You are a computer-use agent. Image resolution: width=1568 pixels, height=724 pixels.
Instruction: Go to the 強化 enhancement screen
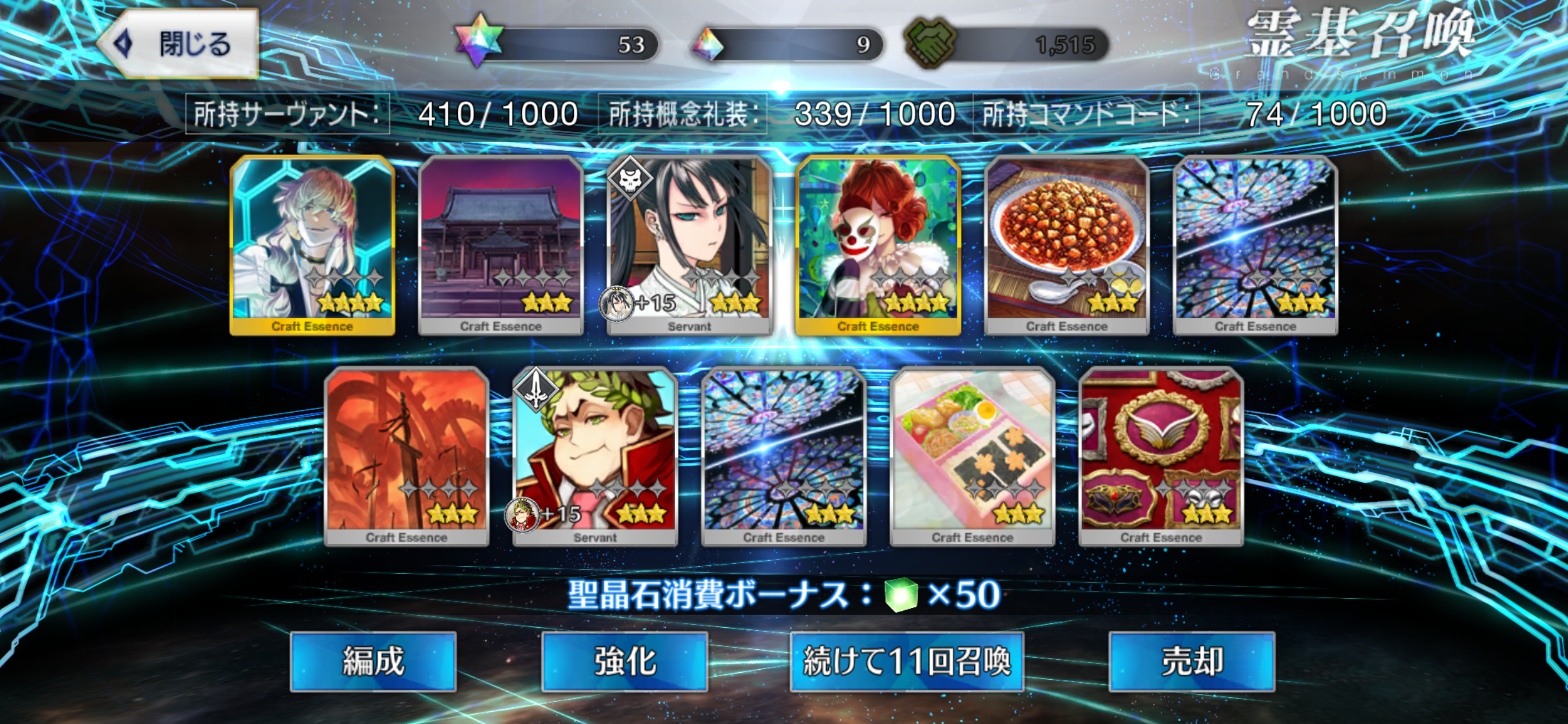tap(625, 661)
